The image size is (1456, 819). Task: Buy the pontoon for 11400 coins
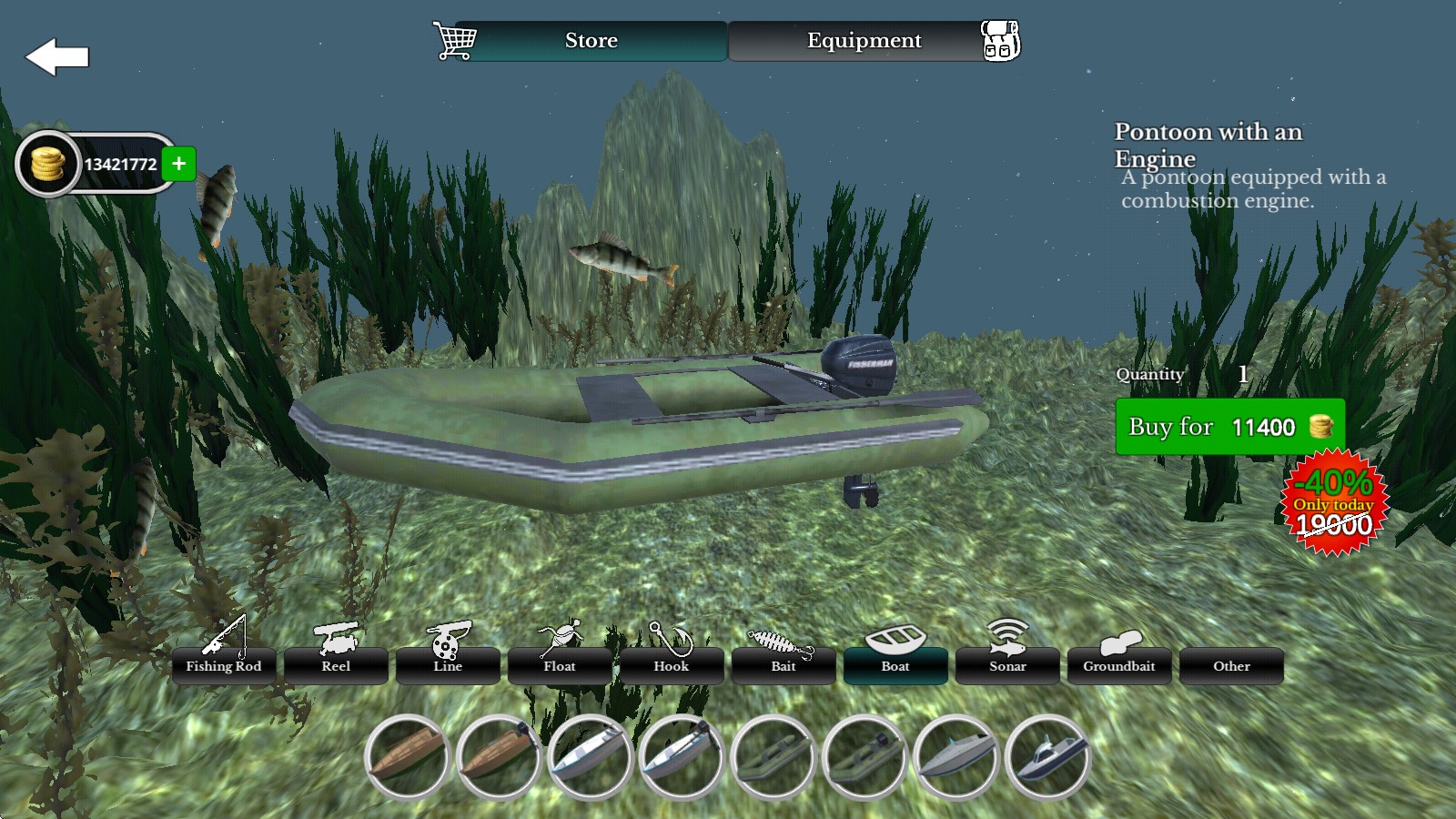pos(1229,427)
